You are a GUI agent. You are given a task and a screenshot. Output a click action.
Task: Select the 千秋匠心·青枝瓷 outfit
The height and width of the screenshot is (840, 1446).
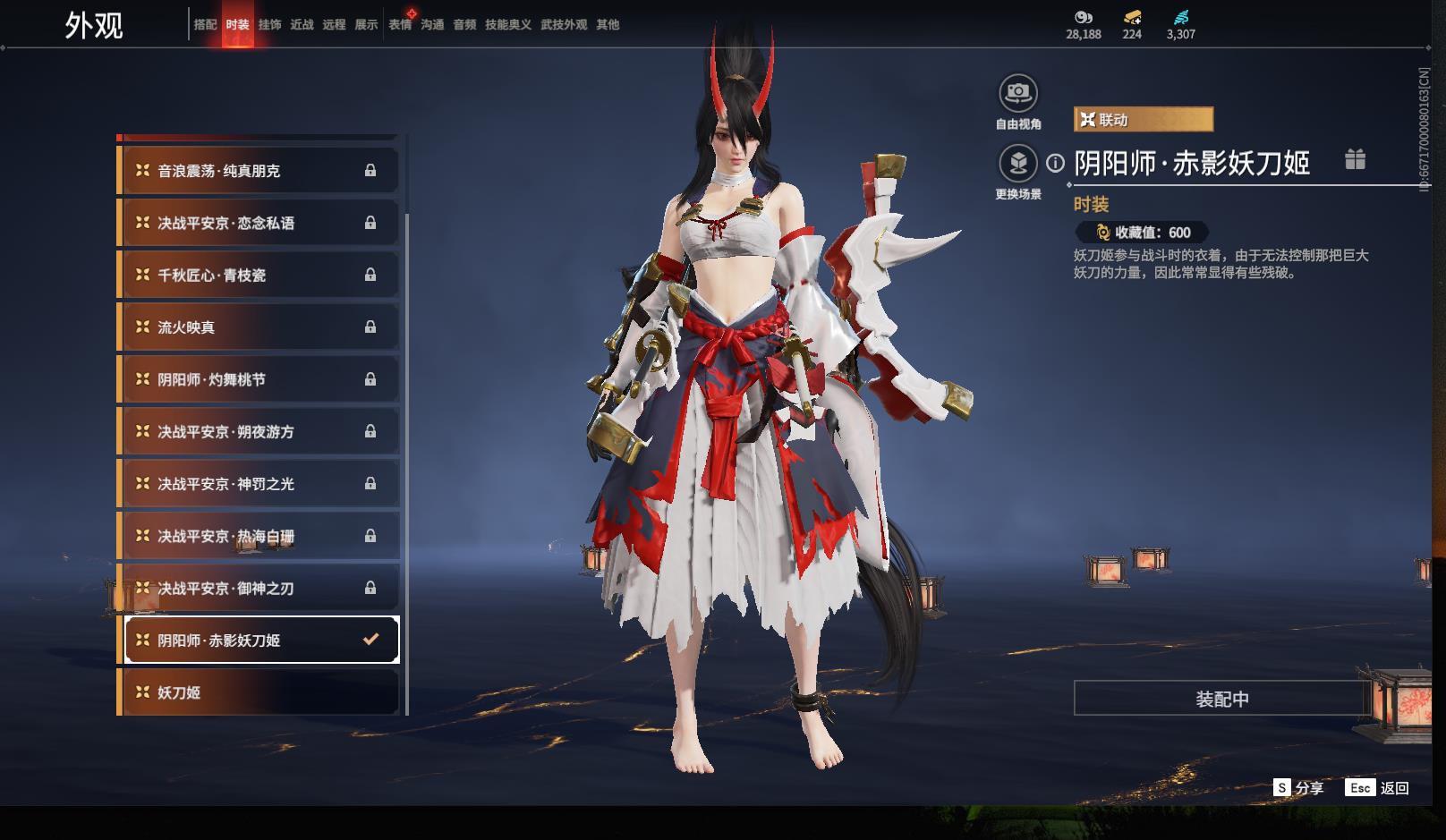(259, 276)
